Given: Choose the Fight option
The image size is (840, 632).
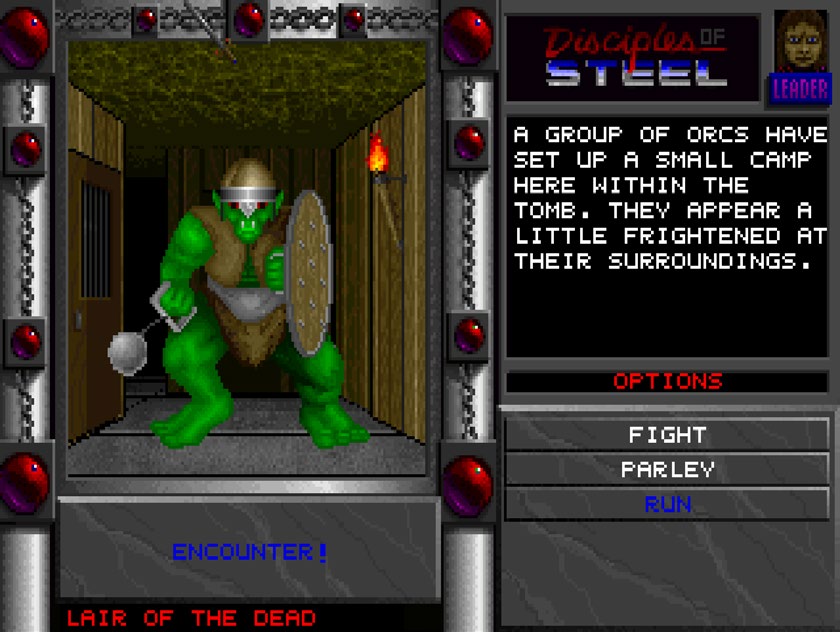Looking at the screenshot, I should point(667,435).
